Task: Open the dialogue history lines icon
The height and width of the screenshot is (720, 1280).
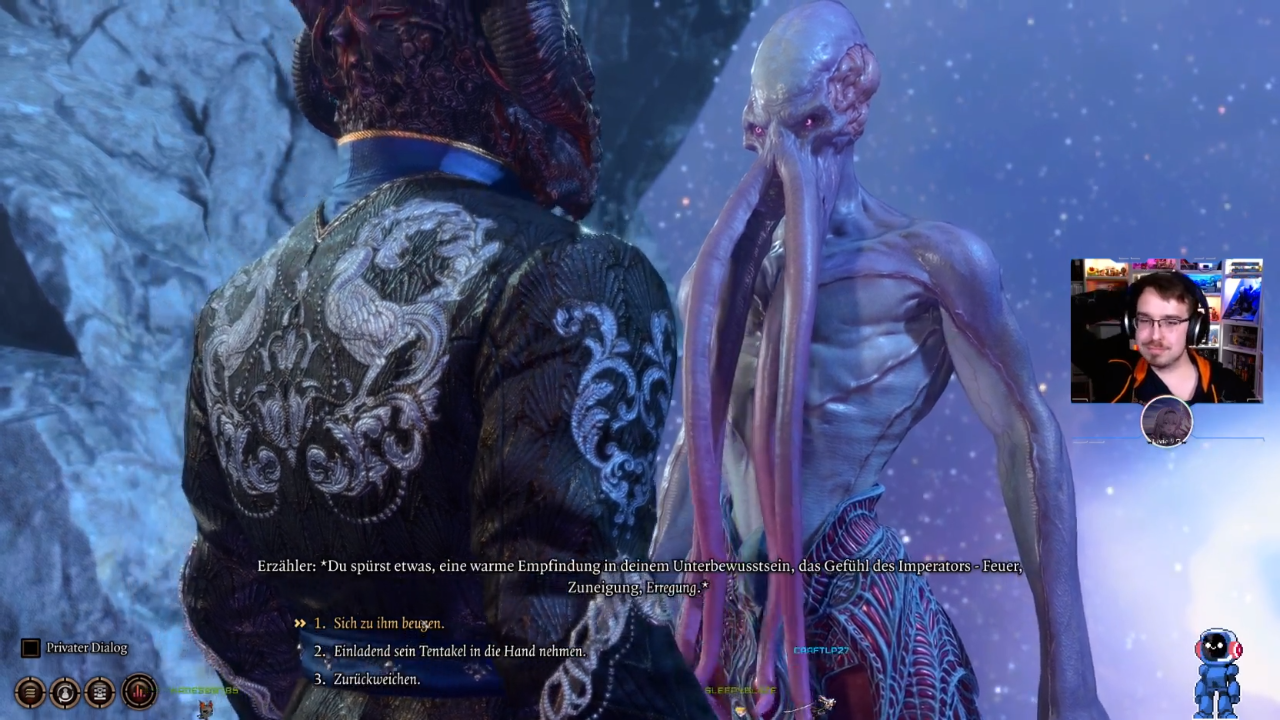Action: [30, 691]
